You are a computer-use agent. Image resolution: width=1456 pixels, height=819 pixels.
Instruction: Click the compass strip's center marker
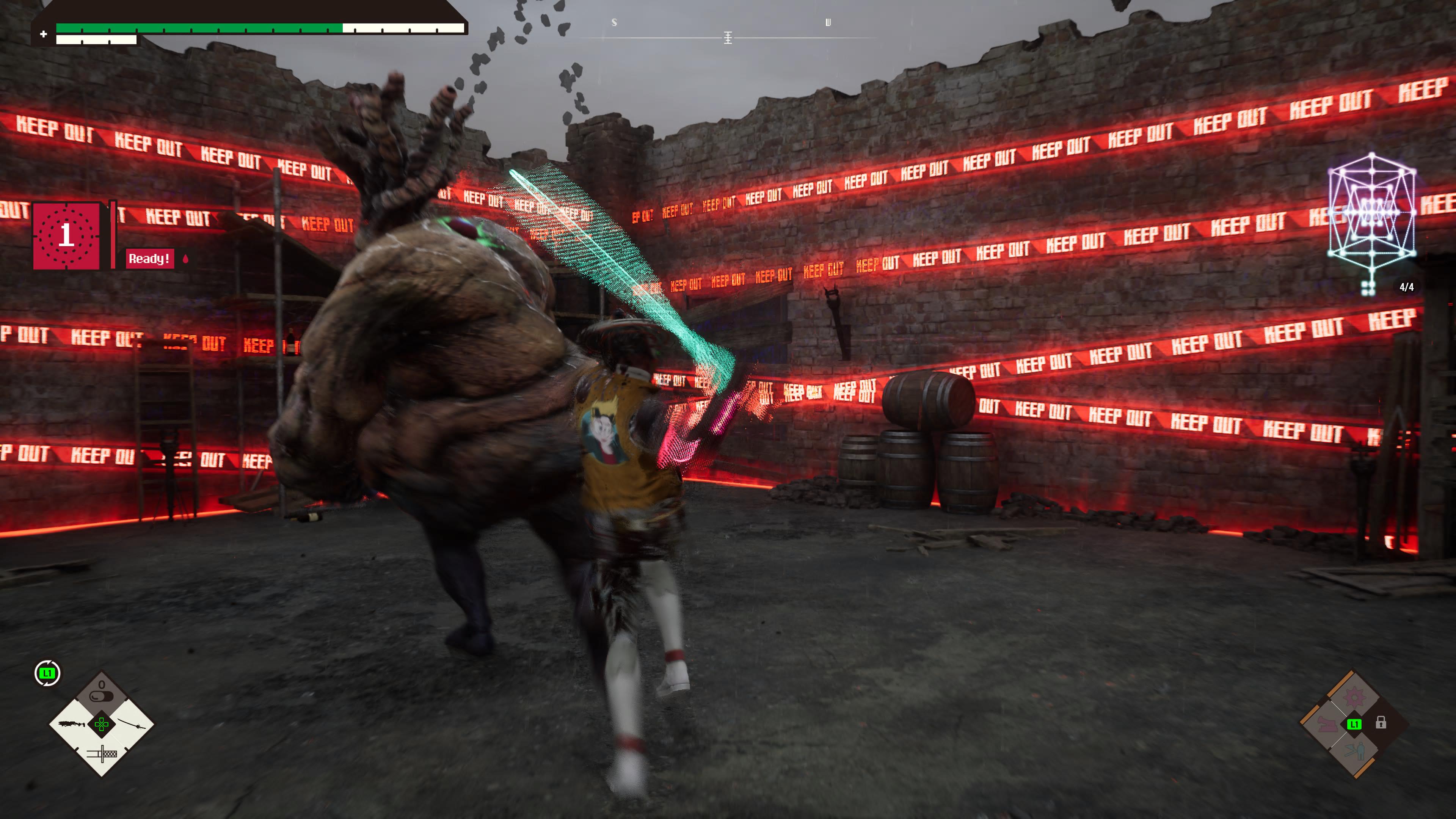(x=728, y=38)
